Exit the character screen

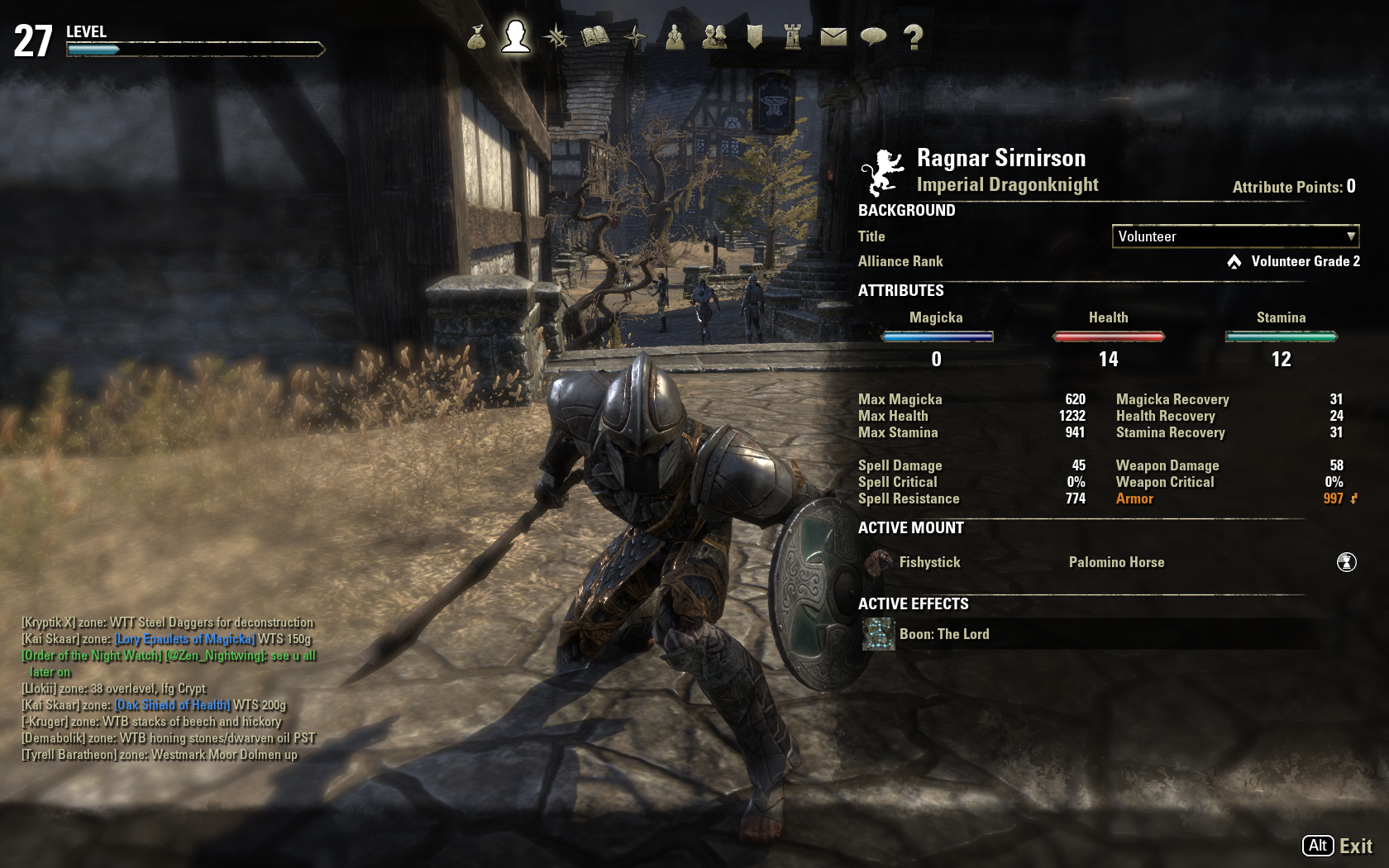pyautogui.click(x=1337, y=846)
